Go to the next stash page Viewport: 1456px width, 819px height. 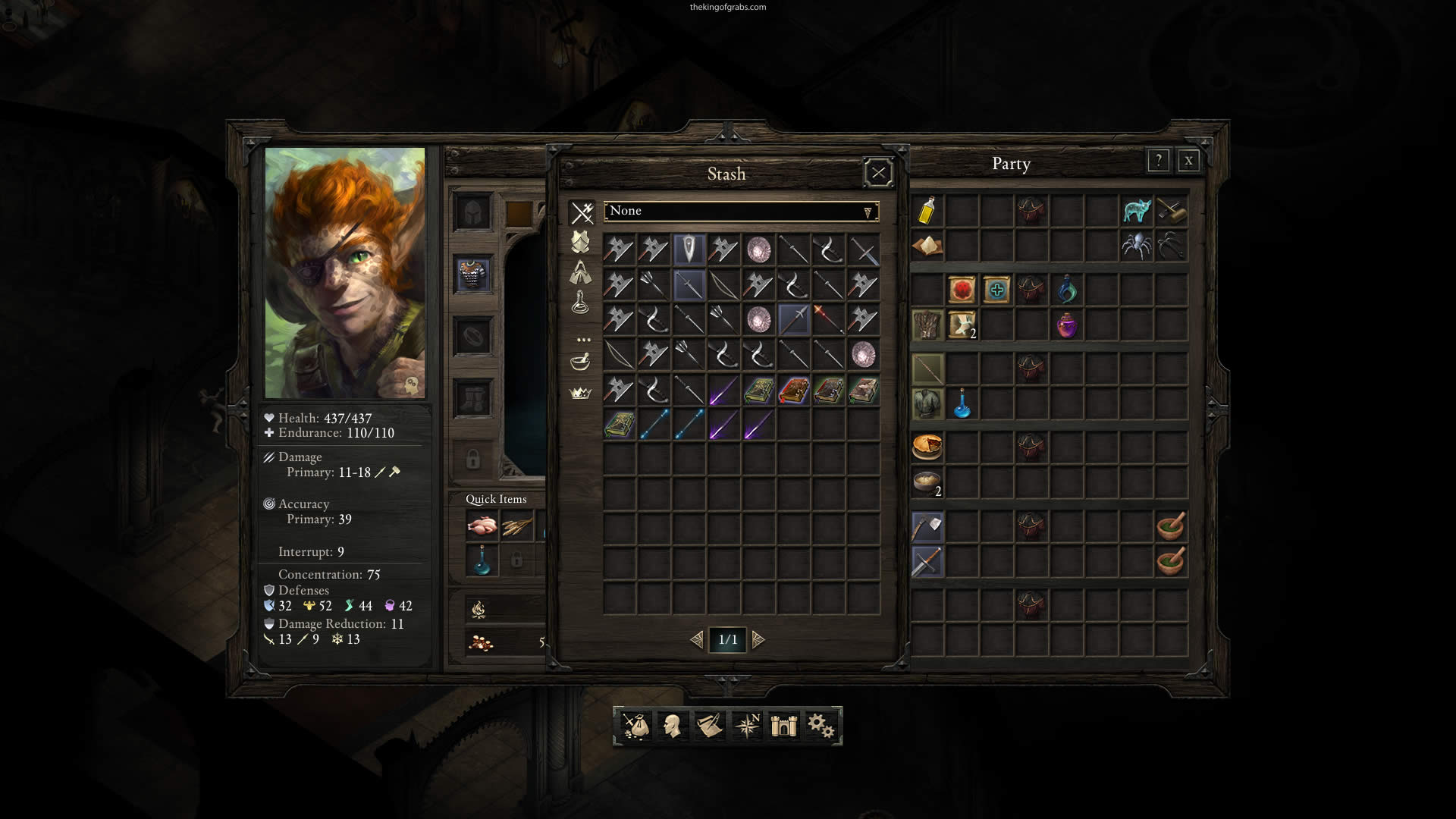(758, 640)
